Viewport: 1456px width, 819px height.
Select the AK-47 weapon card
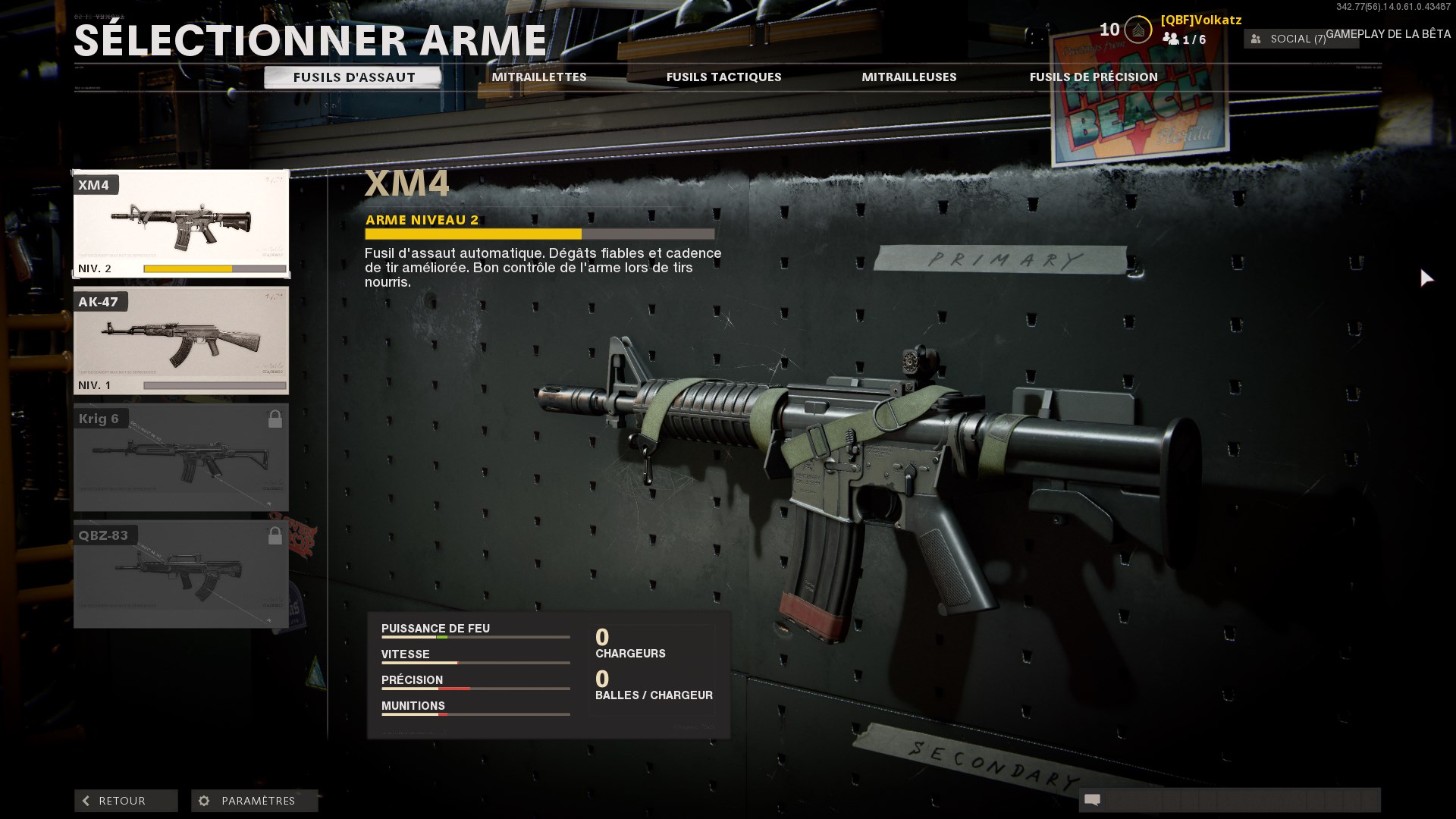click(x=180, y=340)
